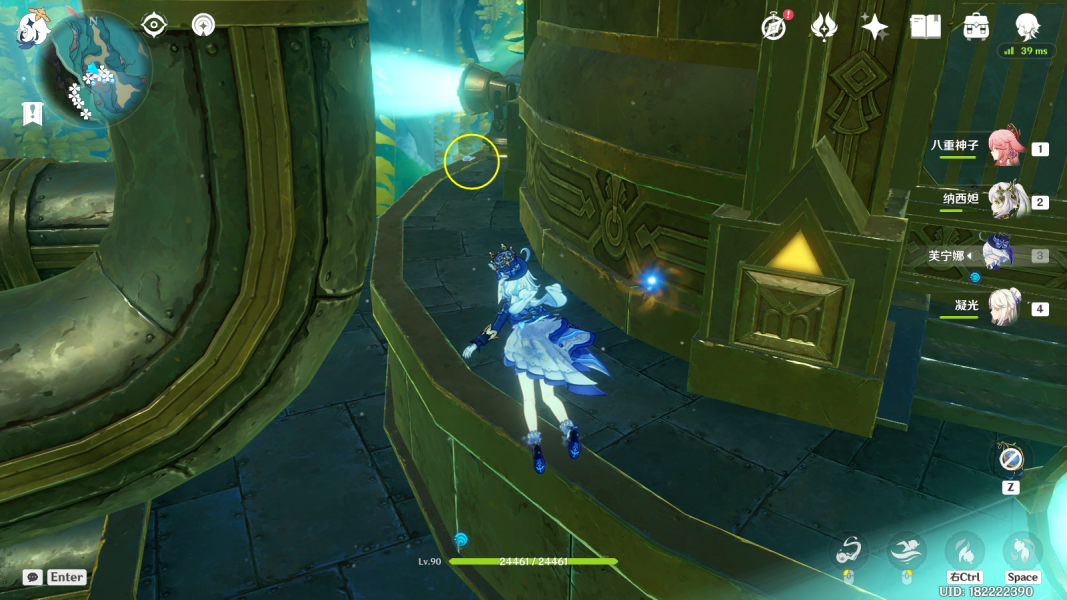Image resolution: width=1067 pixels, height=600 pixels.
Task: Switch to party member 纳西妲
Action: (x=1003, y=200)
